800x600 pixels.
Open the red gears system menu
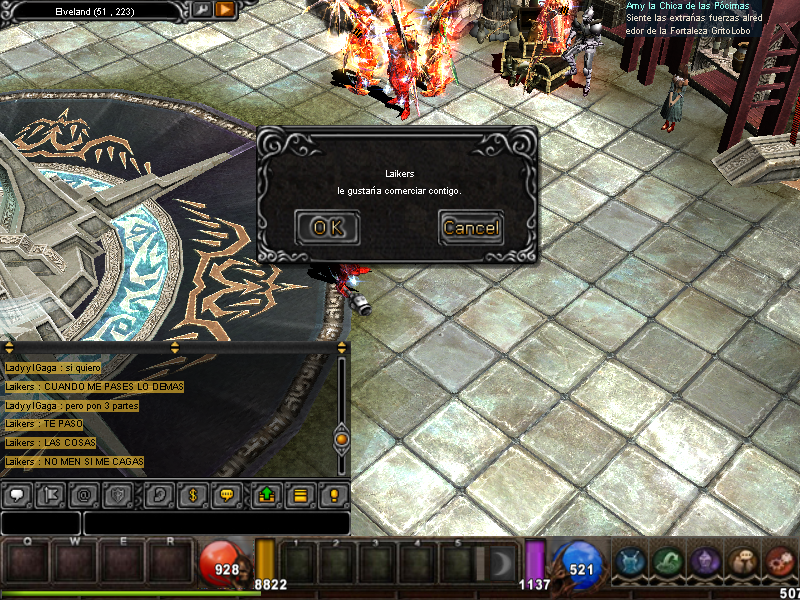pos(781,563)
